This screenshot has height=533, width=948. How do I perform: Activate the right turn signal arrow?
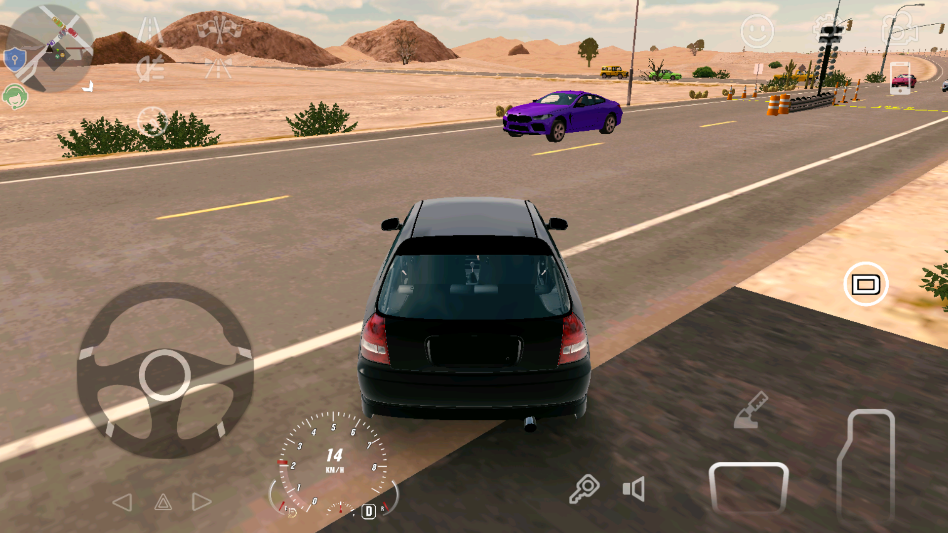(x=202, y=502)
